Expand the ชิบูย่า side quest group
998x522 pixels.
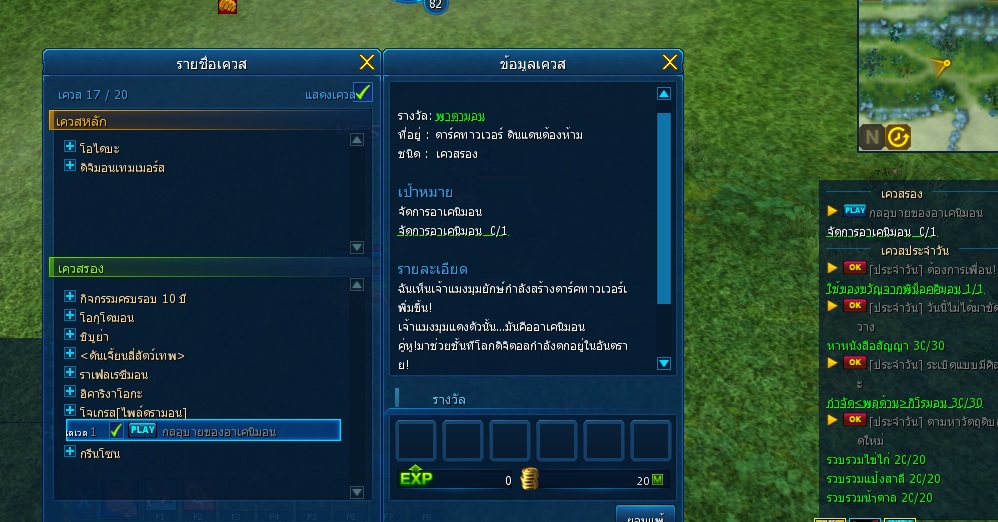tap(70, 335)
